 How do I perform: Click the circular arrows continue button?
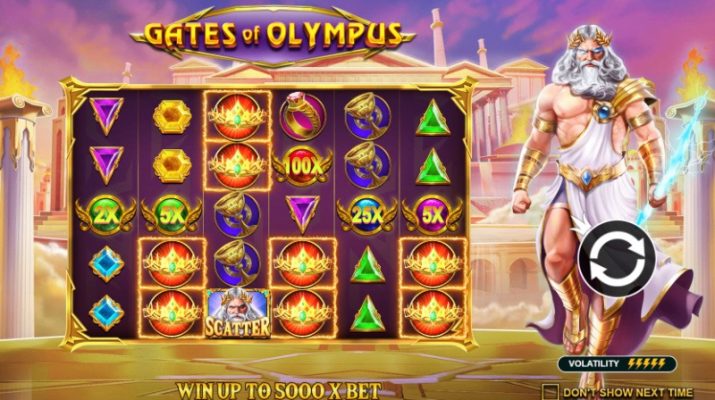point(617,261)
